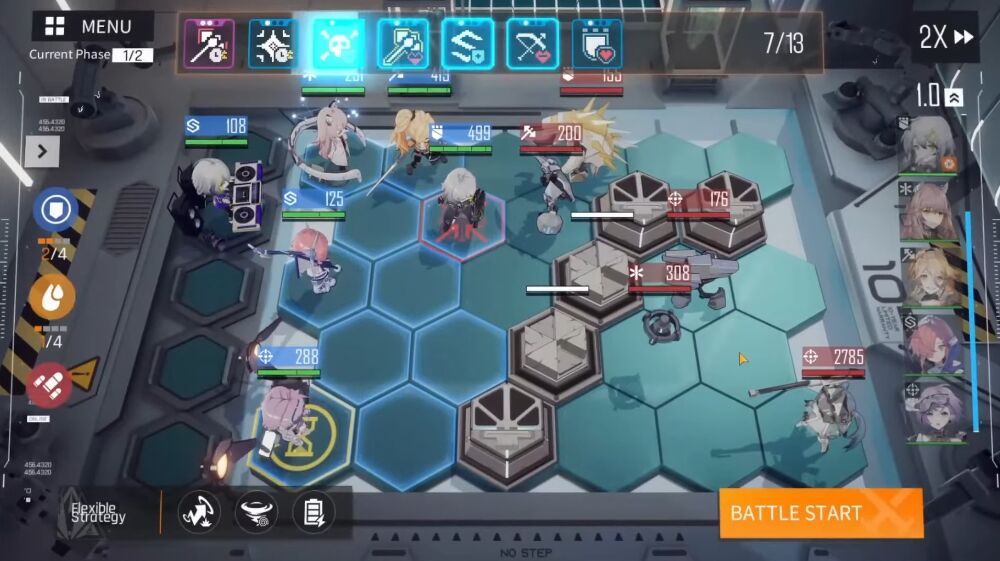Click the orange droplets class icon
This screenshot has width=1000, height=561.
click(54, 296)
